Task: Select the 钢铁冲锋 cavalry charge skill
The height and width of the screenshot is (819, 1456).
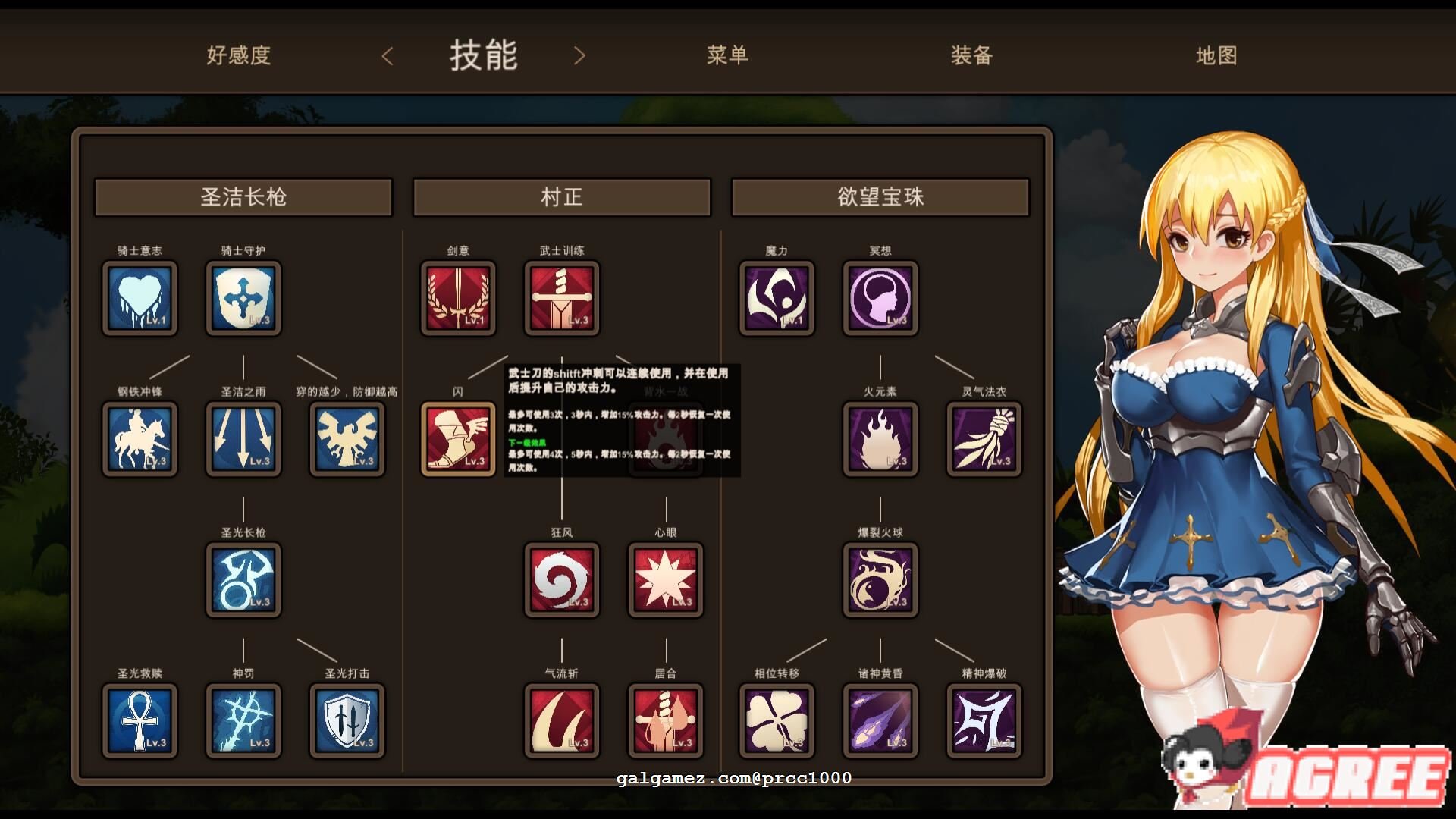Action: coord(140,439)
